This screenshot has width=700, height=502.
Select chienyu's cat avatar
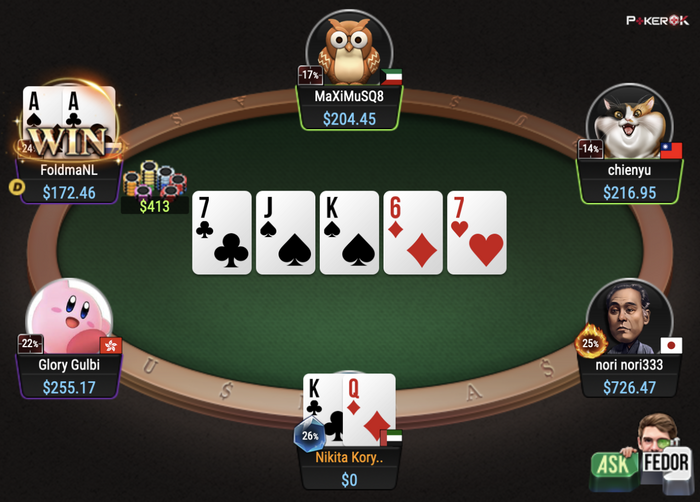pos(629,122)
